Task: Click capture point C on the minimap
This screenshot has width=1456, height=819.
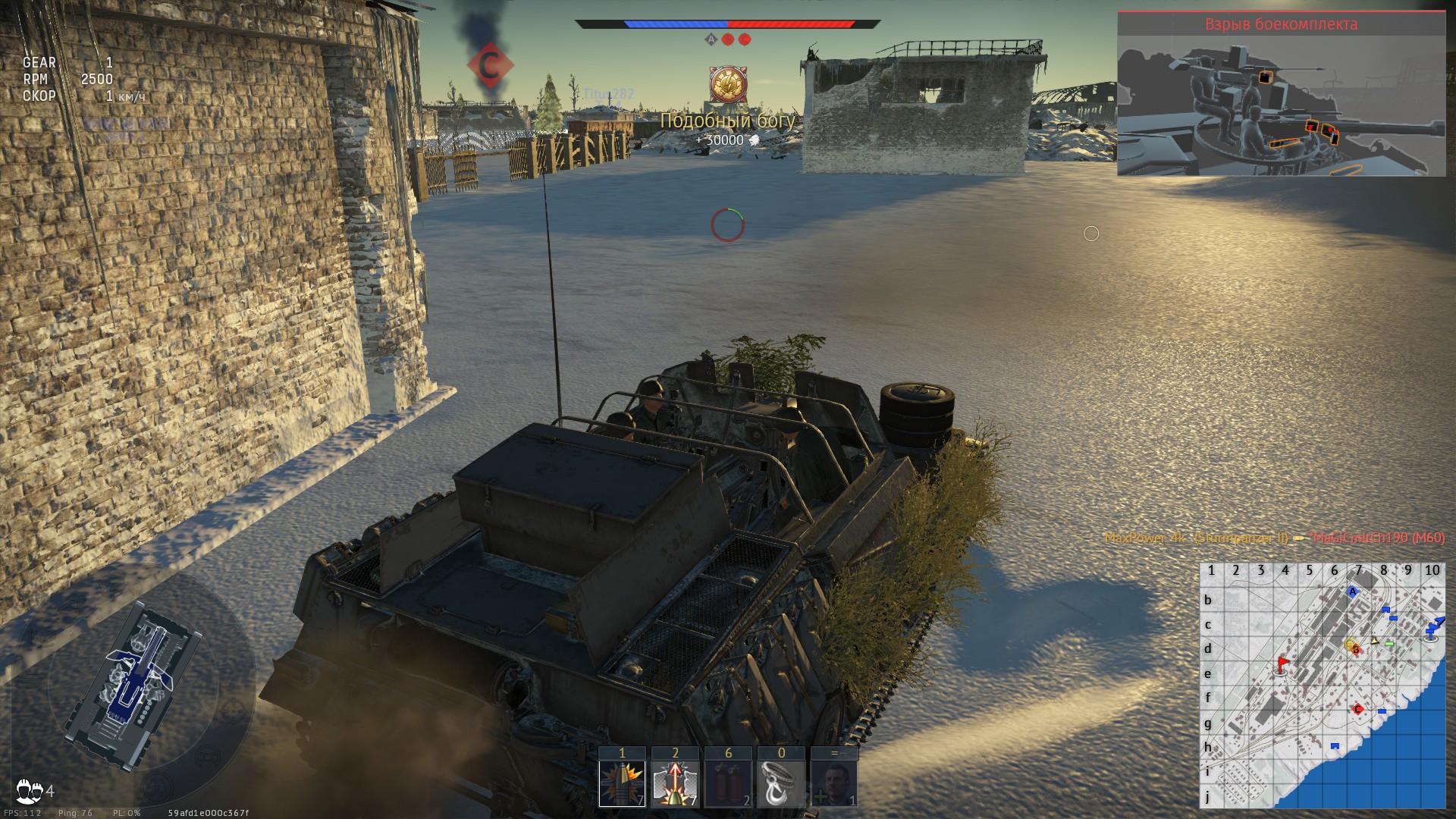Action: 1358,709
